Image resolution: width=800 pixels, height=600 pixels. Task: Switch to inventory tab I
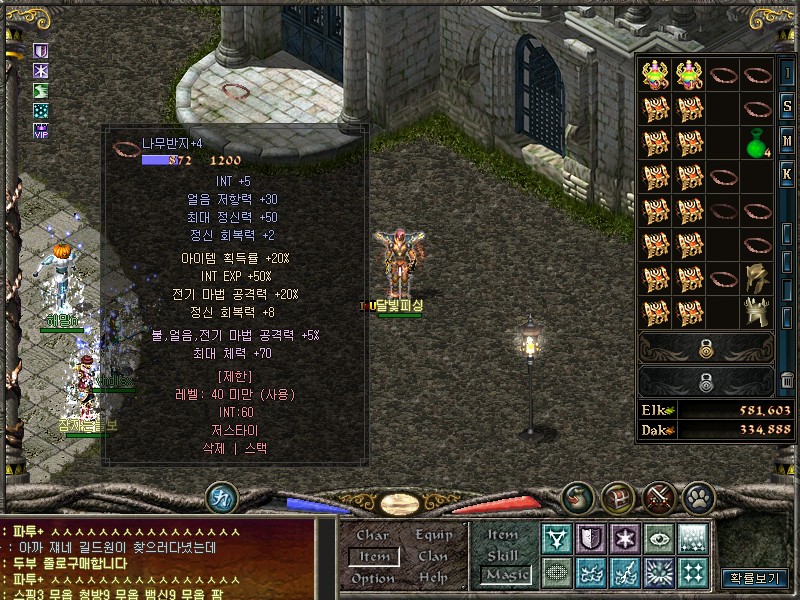(787, 74)
